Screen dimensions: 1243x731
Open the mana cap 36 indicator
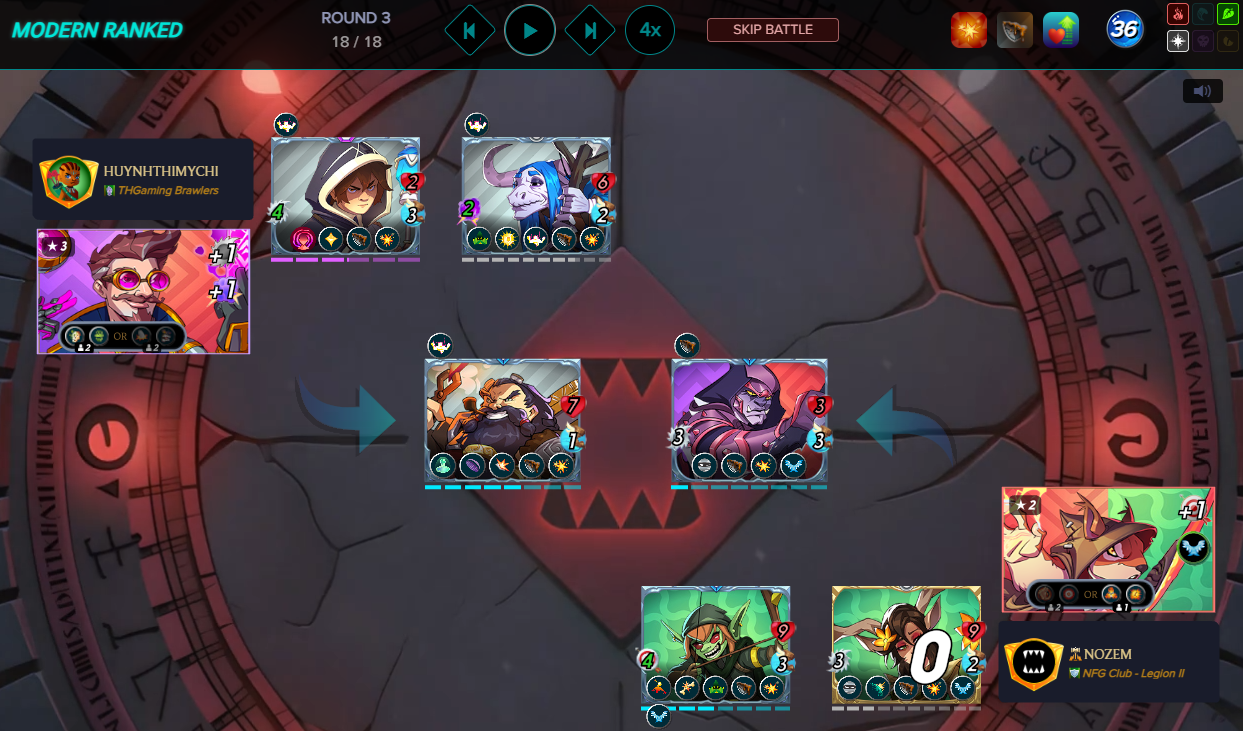pos(1125,30)
